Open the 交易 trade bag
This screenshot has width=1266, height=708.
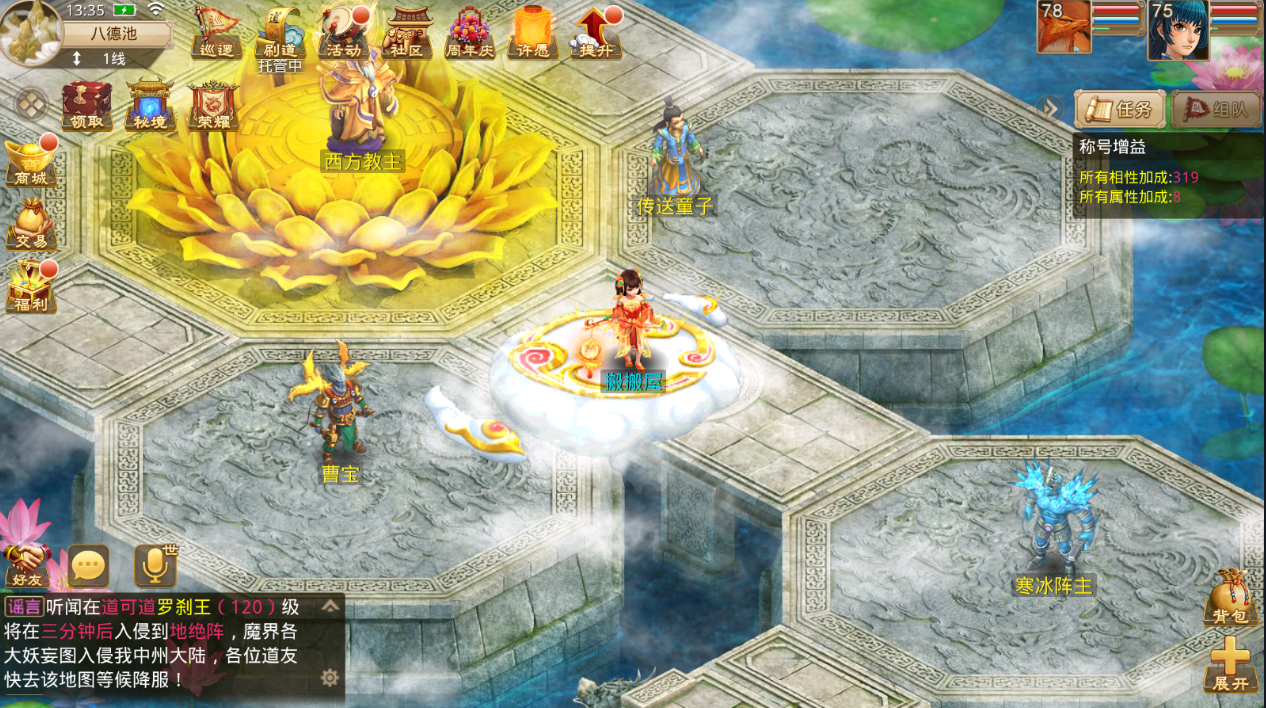click(30, 224)
